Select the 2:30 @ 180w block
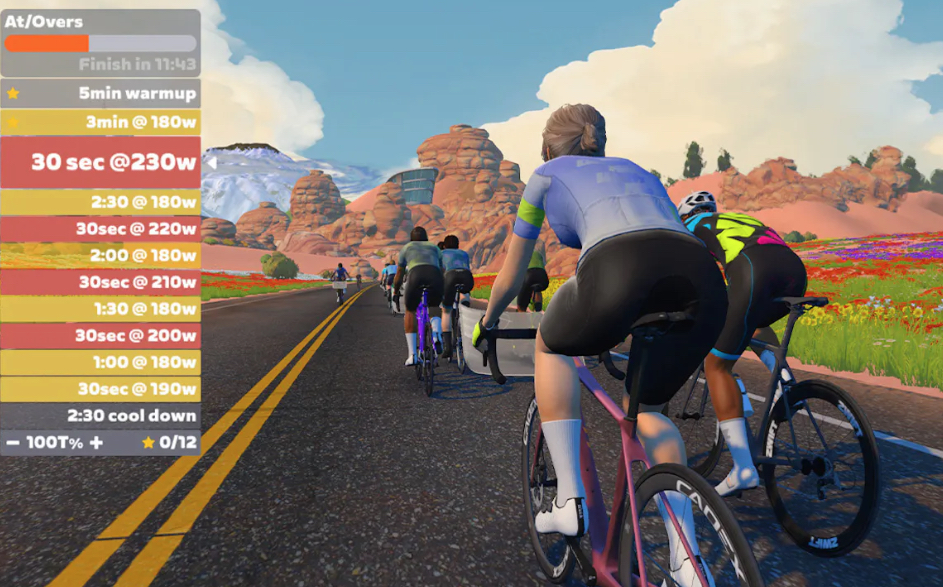The height and width of the screenshot is (587, 943). pyautogui.click(x=100, y=202)
